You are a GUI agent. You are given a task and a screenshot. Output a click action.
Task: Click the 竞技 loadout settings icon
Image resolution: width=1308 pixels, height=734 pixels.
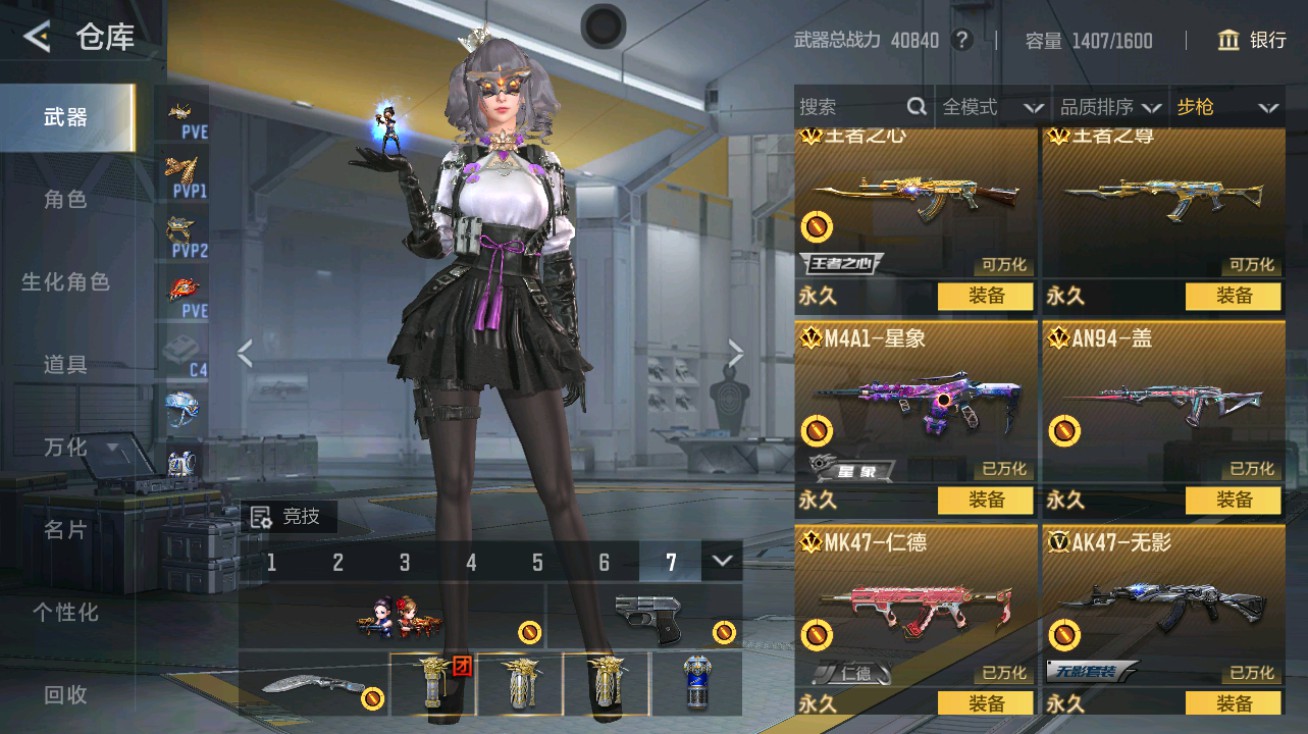(x=262, y=518)
